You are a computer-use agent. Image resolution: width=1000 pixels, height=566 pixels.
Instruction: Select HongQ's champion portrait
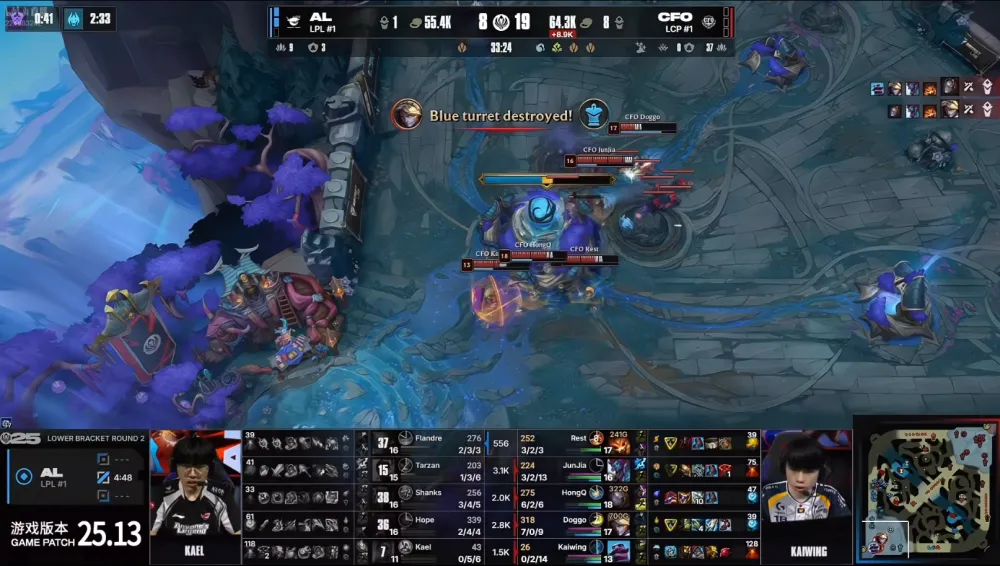coord(618,497)
